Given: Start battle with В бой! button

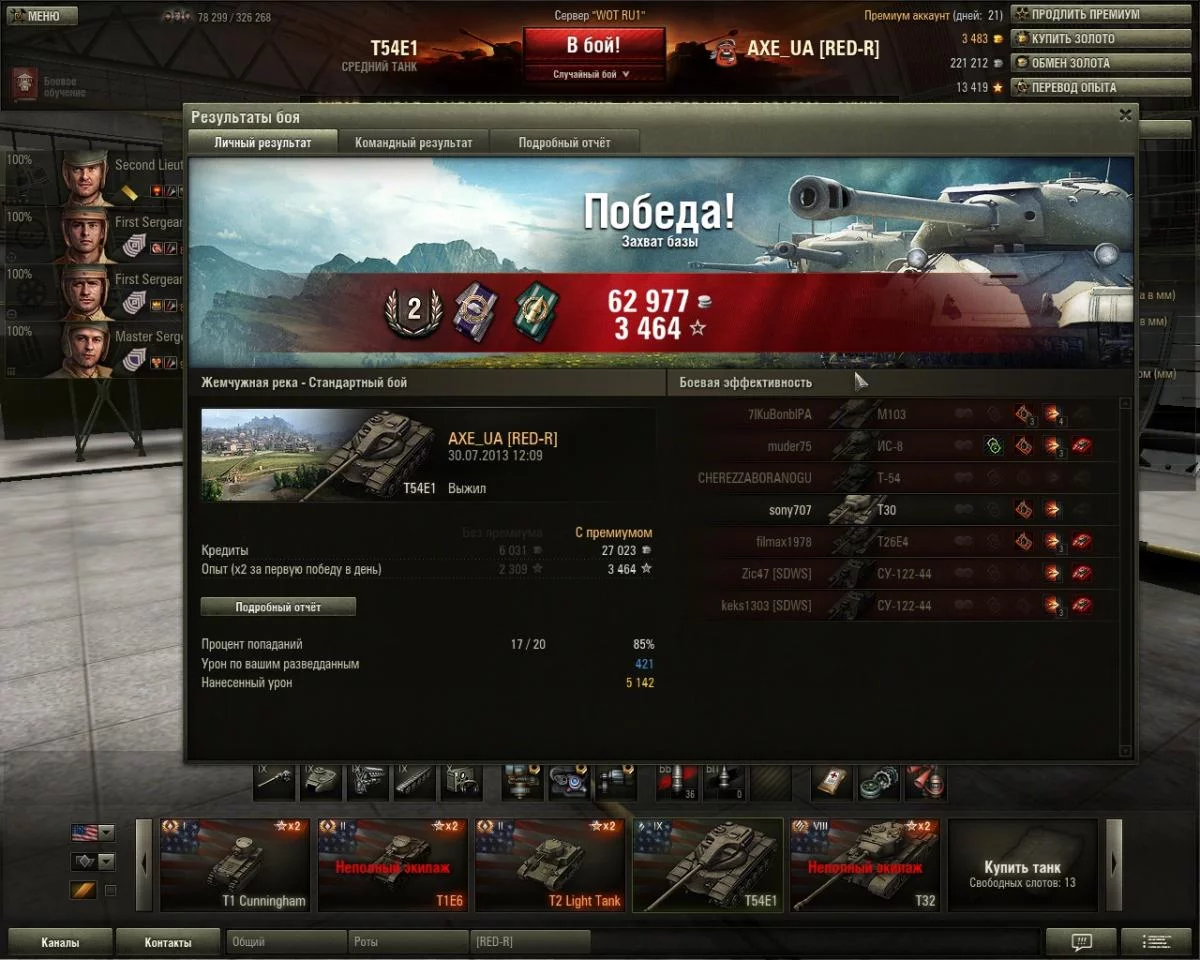Looking at the screenshot, I should click(593, 46).
